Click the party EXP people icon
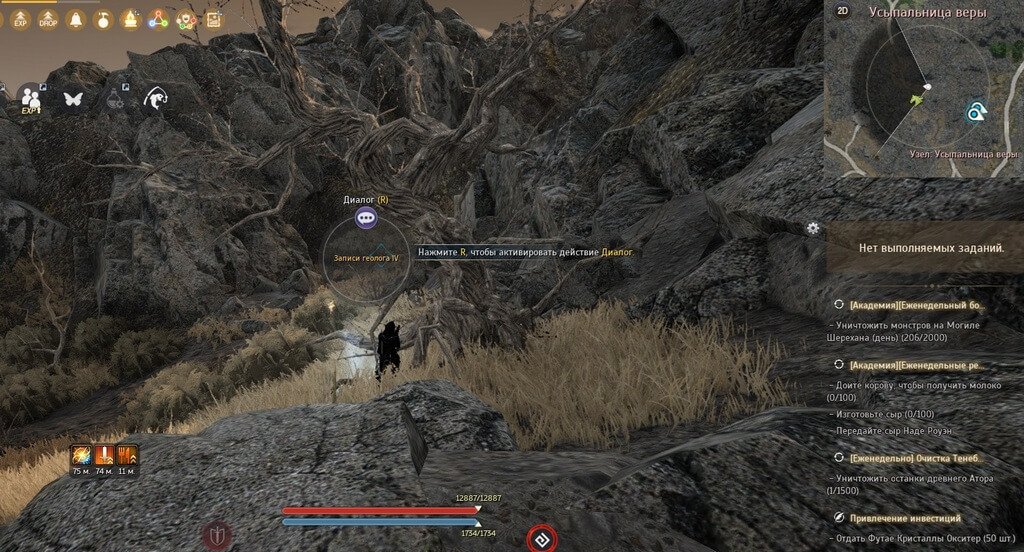This screenshot has height=552, width=1024. coord(31,98)
